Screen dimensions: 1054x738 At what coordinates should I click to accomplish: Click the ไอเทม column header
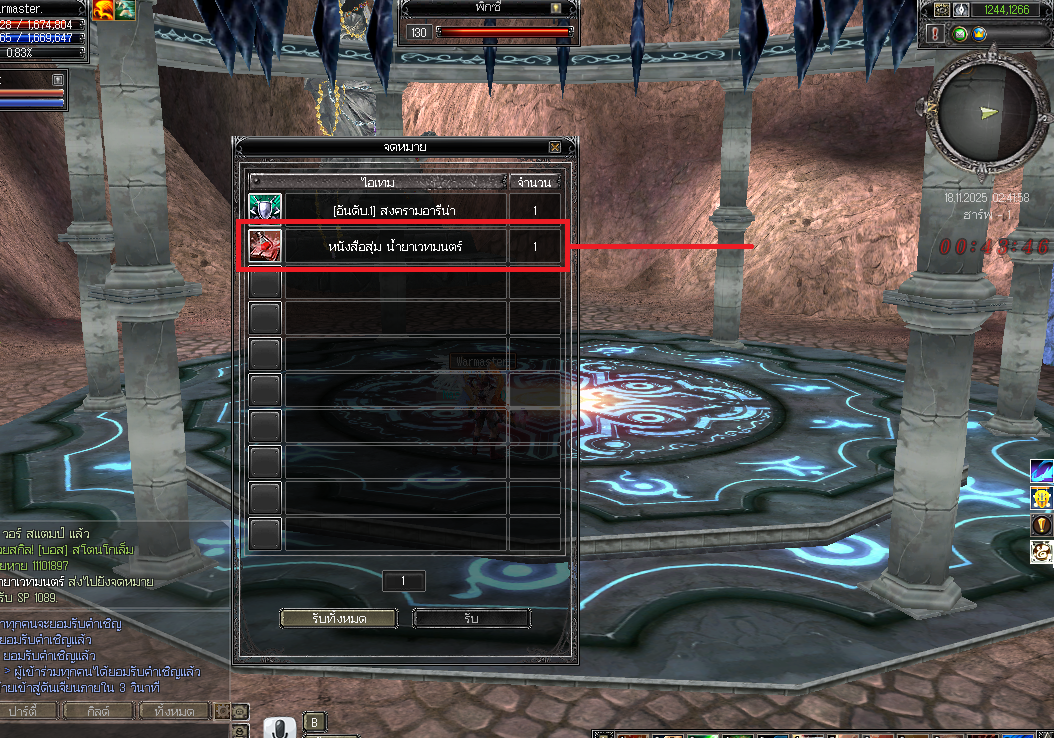[x=380, y=182]
